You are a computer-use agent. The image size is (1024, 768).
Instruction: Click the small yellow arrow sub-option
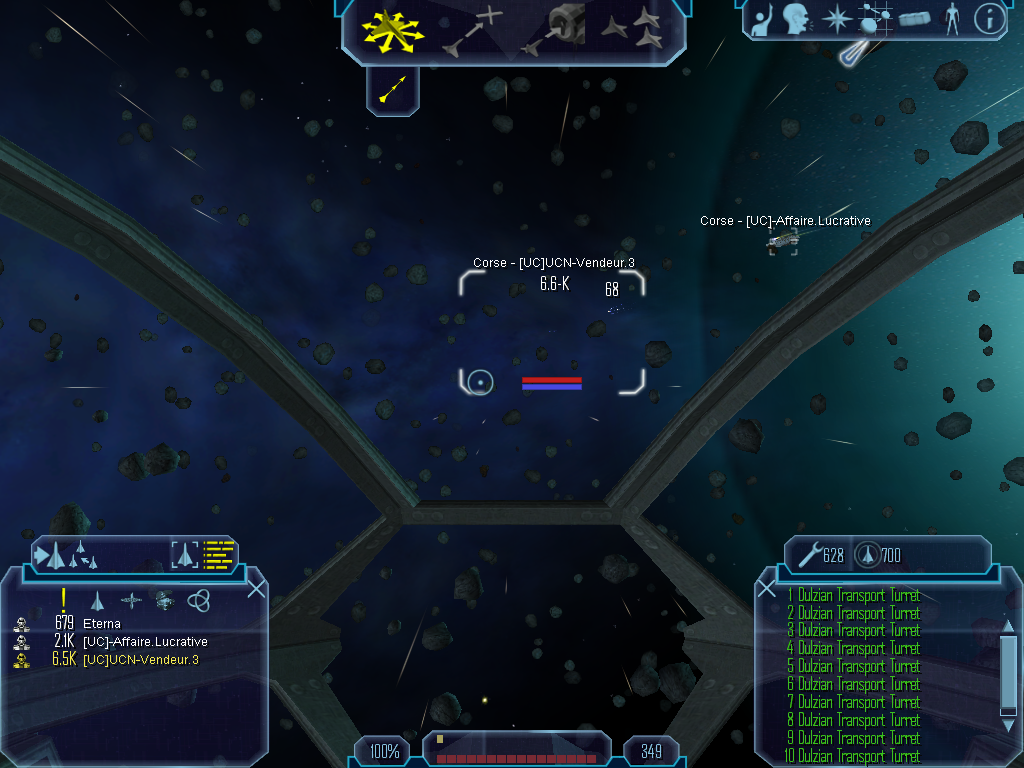tap(393, 91)
